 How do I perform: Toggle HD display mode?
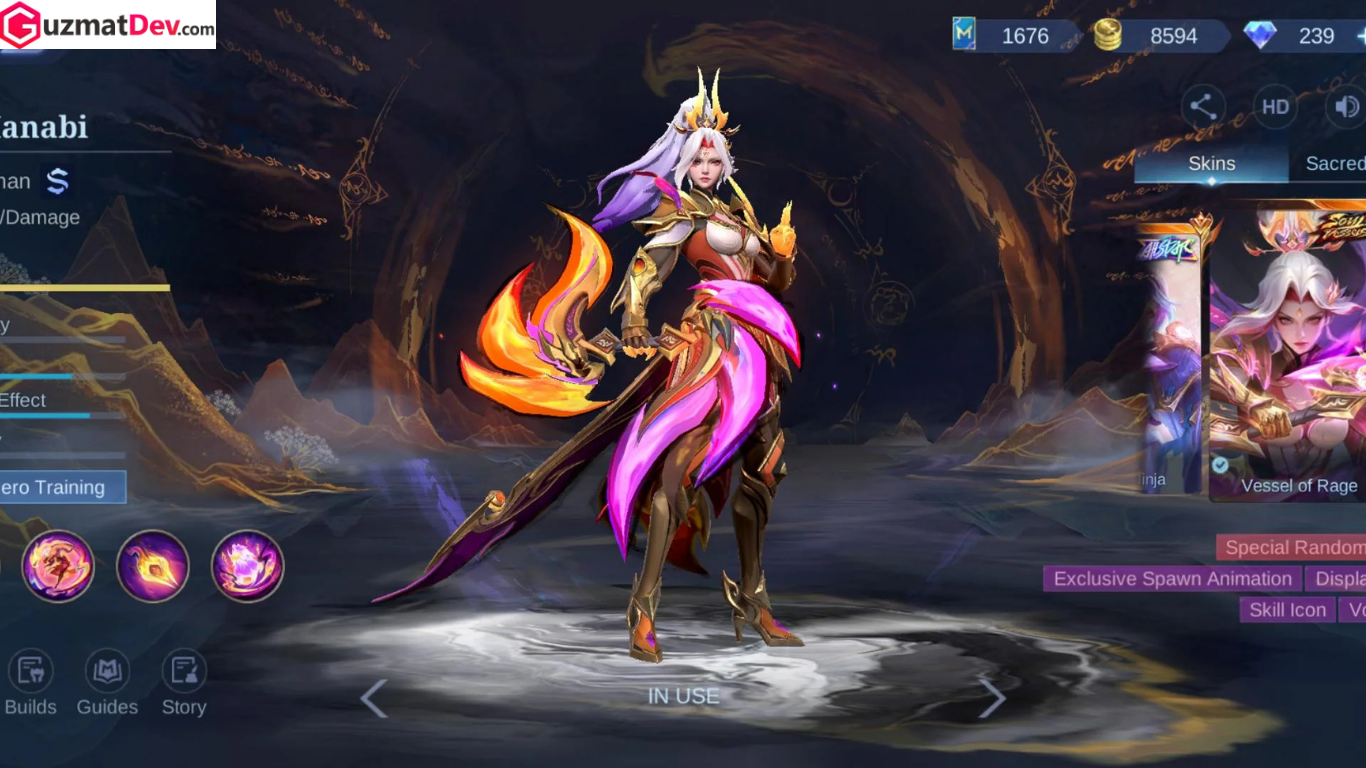click(1275, 107)
